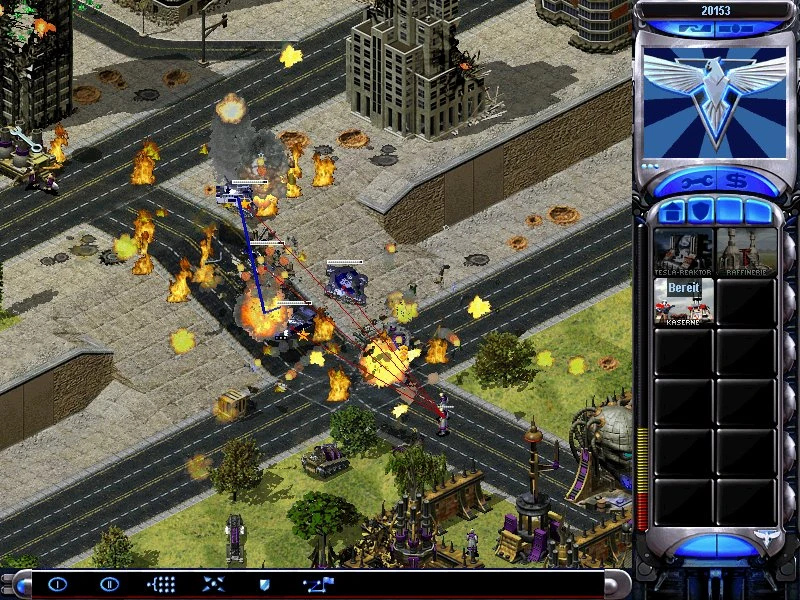Activate waypoint planning mode flag icon
Viewport: 800px width, 600px height.
[320, 584]
